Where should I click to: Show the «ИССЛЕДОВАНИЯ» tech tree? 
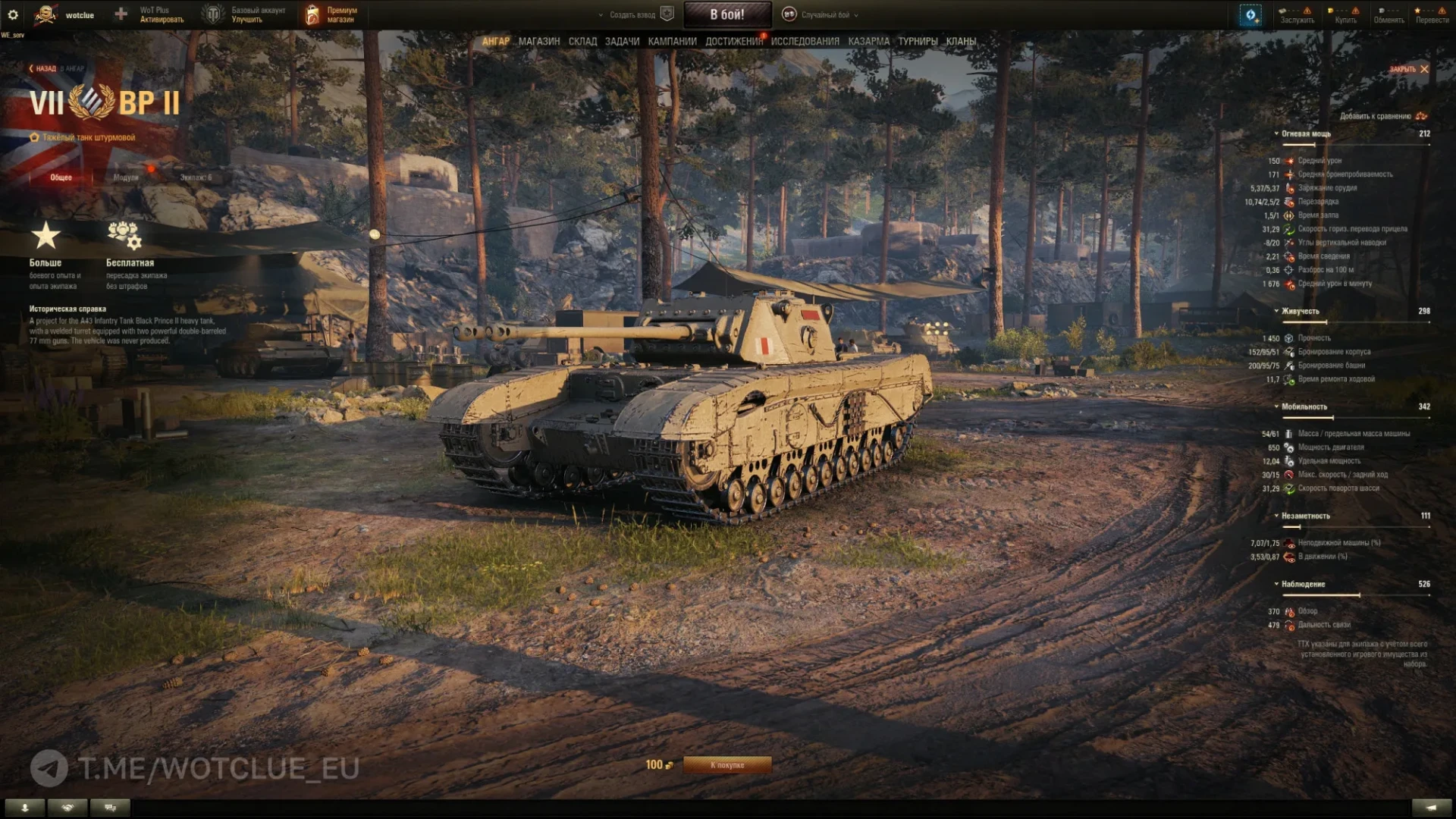click(805, 41)
